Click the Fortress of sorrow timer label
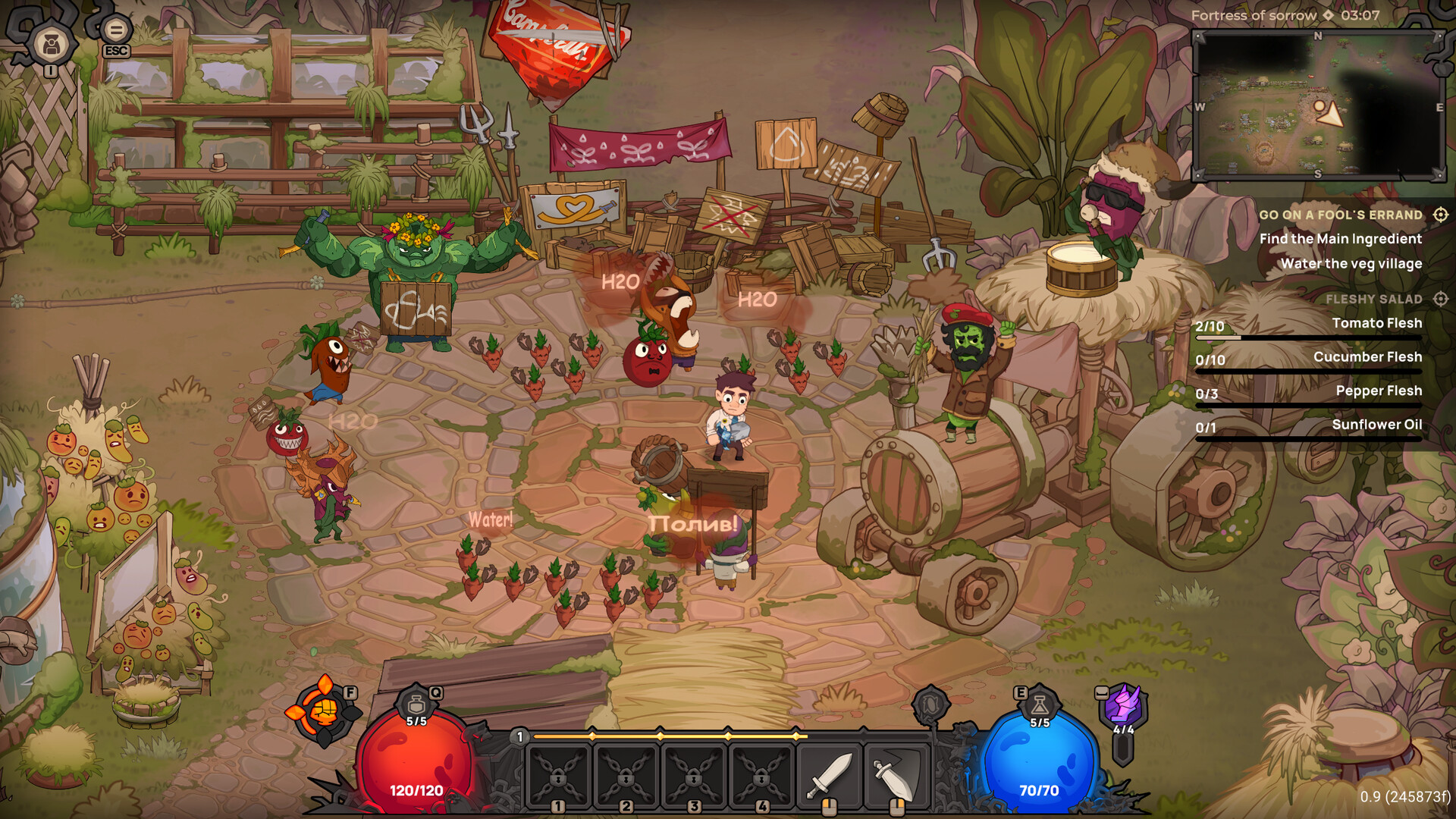The width and height of the screenshot is (1456, 819). [x=1255, y=15]
